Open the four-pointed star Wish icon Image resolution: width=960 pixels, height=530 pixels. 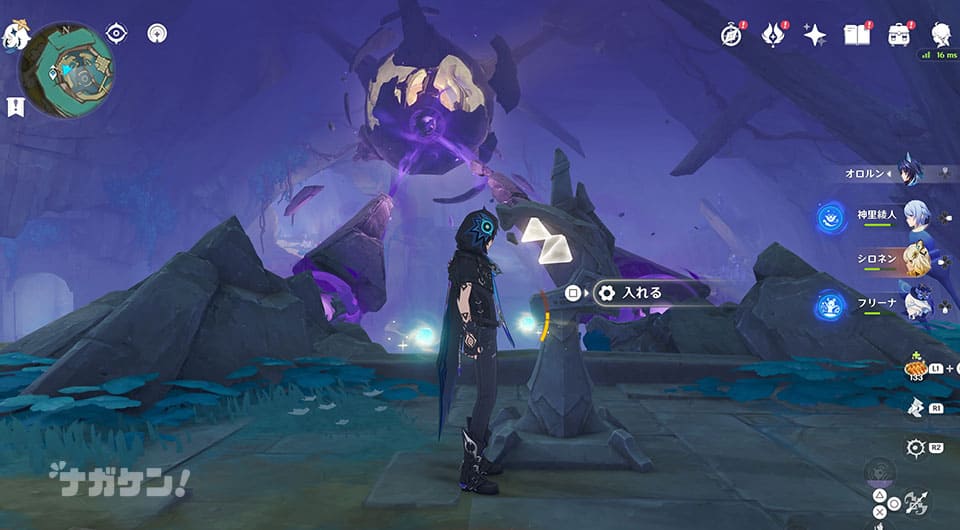815,35
